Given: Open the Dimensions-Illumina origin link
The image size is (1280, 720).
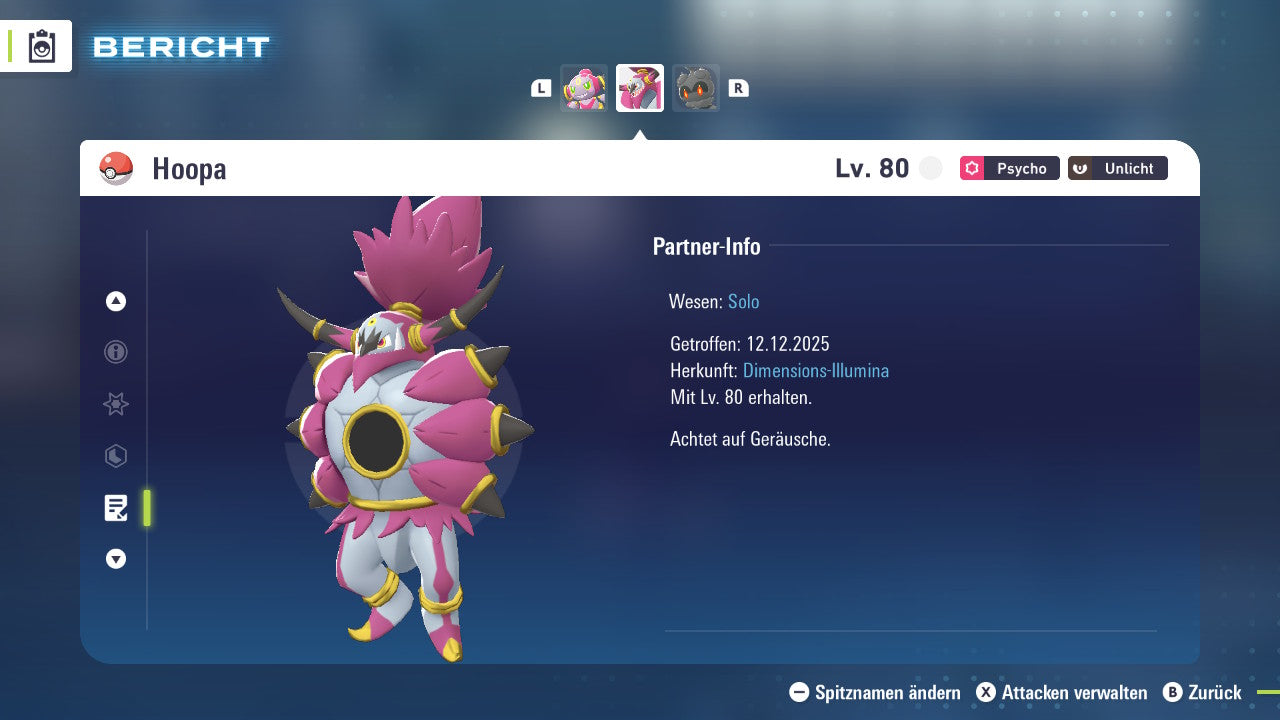Looking at the screenshot, I should pyautogui.click(x=815, y=371).
